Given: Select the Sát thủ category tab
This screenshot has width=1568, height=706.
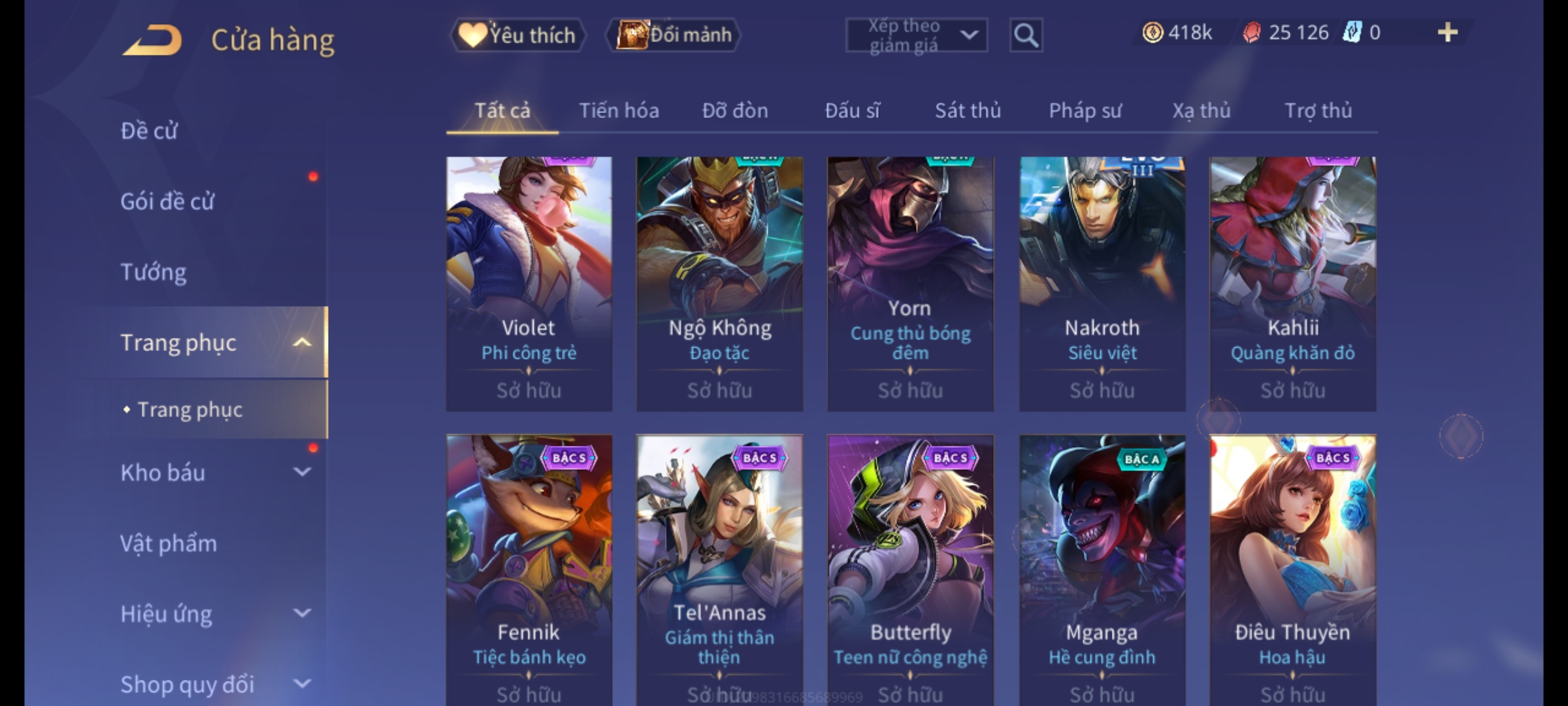Looking at the screenshot, I should click(x=968, y=110).
